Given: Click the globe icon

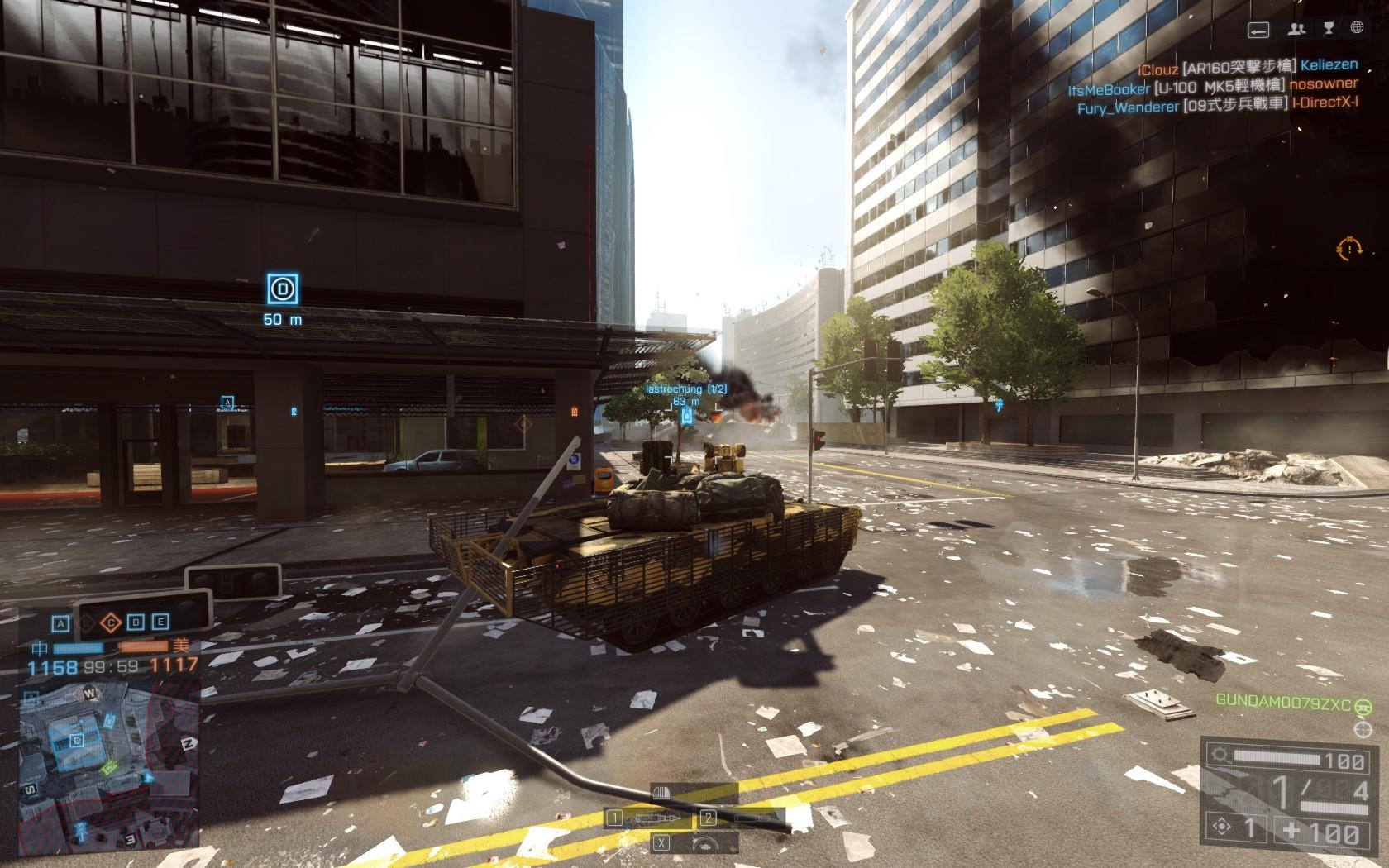Looking at the screenshot, I should coord(1357,28).
